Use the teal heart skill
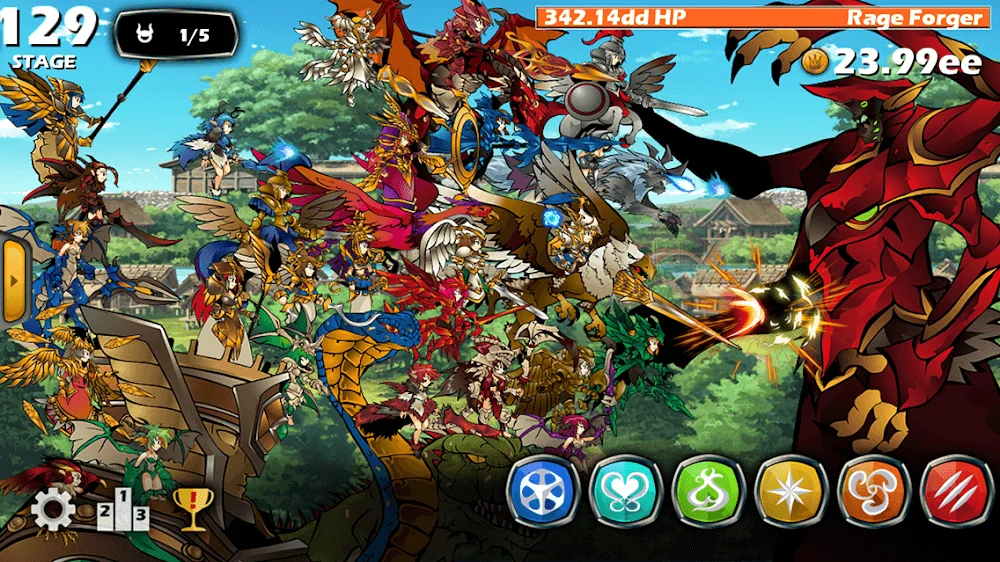The width and height of the screenshot is (1000, 562). [625, 491]
